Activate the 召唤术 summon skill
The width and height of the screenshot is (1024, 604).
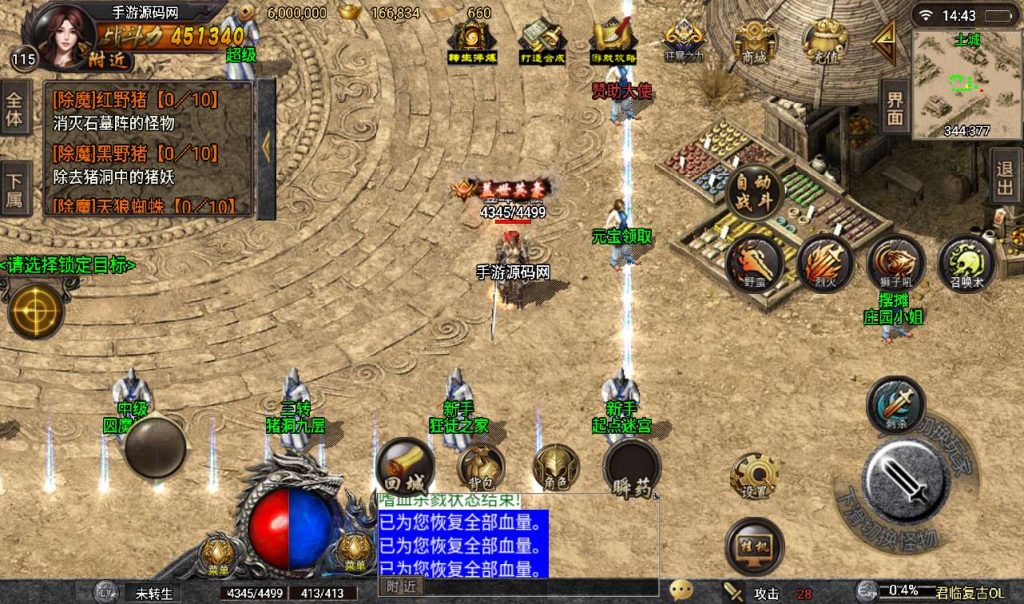tap(966, 263)
